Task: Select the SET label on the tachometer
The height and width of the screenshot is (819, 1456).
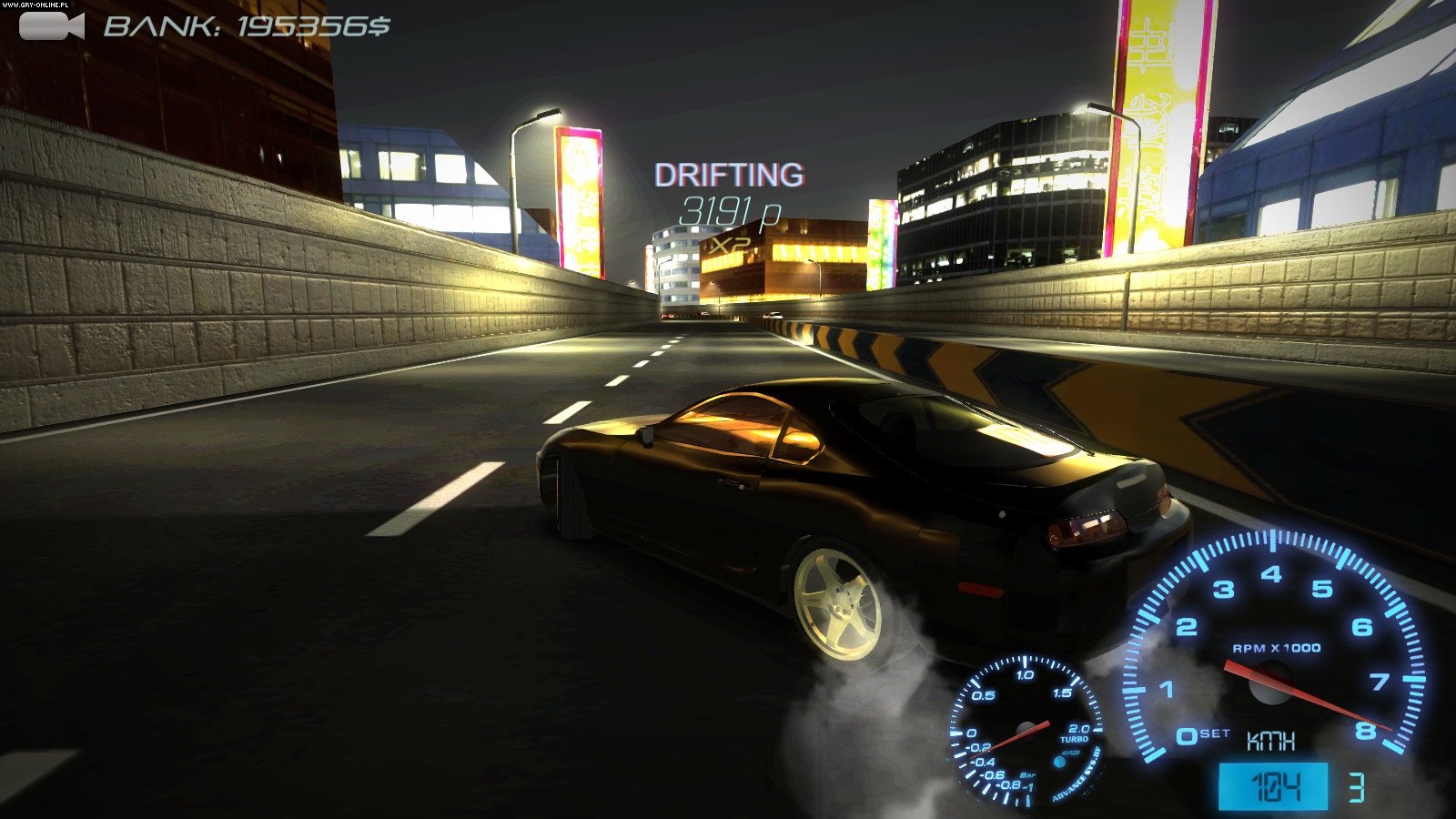Action: click(x=1214, y=733)
